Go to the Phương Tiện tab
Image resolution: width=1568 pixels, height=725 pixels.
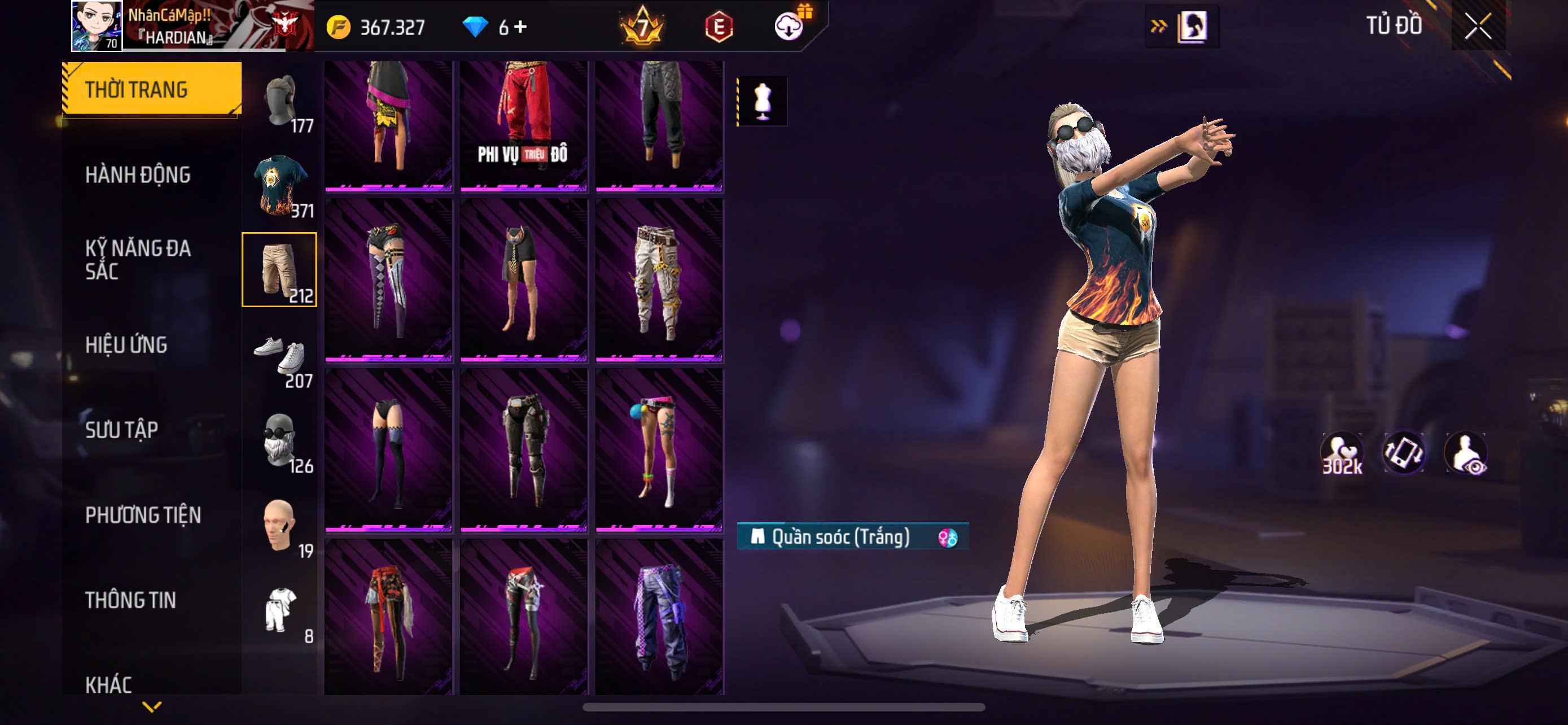coord(142,515)
